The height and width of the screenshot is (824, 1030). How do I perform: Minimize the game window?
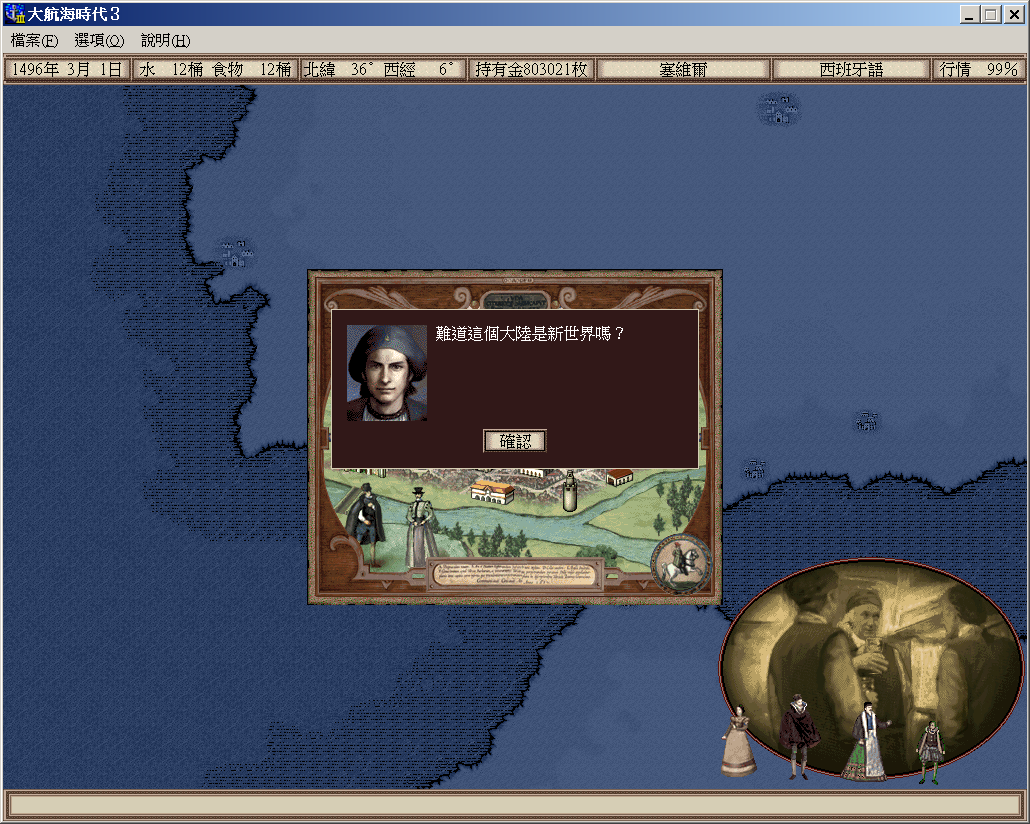[x=969, y=15]
